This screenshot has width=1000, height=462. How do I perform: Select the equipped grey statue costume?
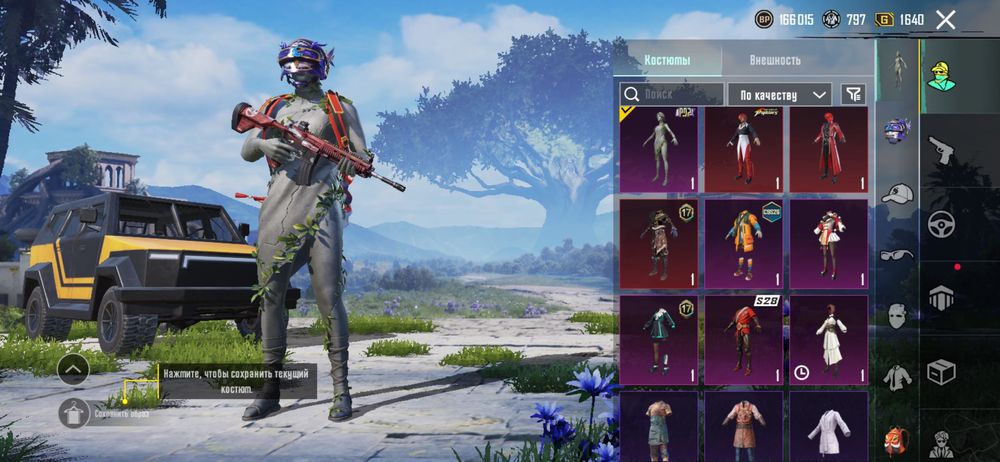pyautogui.click(x=659, y=149)
